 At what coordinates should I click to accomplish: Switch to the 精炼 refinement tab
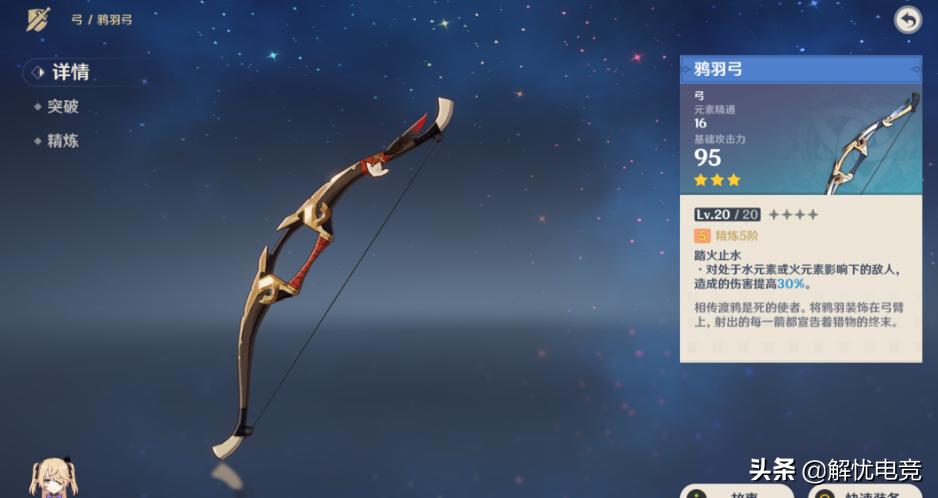[62, 141]
